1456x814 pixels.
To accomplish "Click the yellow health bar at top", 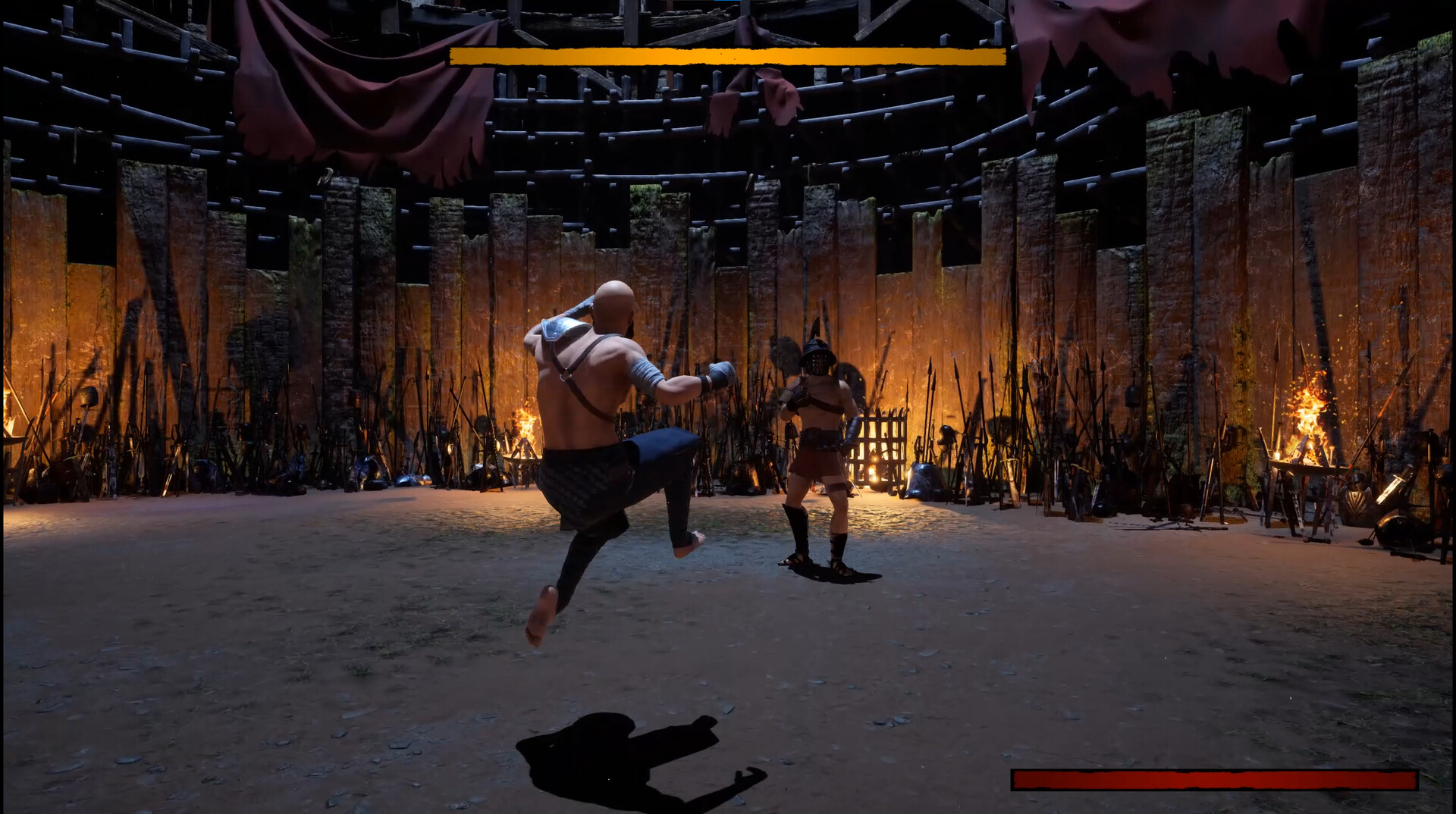I will 728,55.
